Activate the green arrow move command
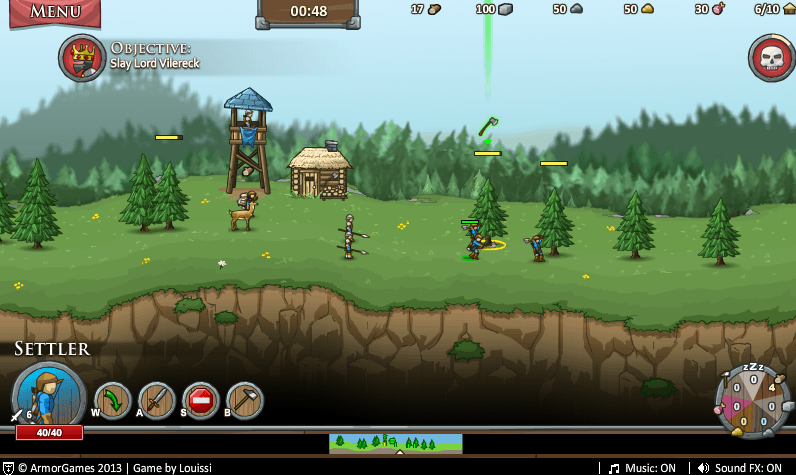The width and height of the screenshot is (796, 475). [113, 401]
